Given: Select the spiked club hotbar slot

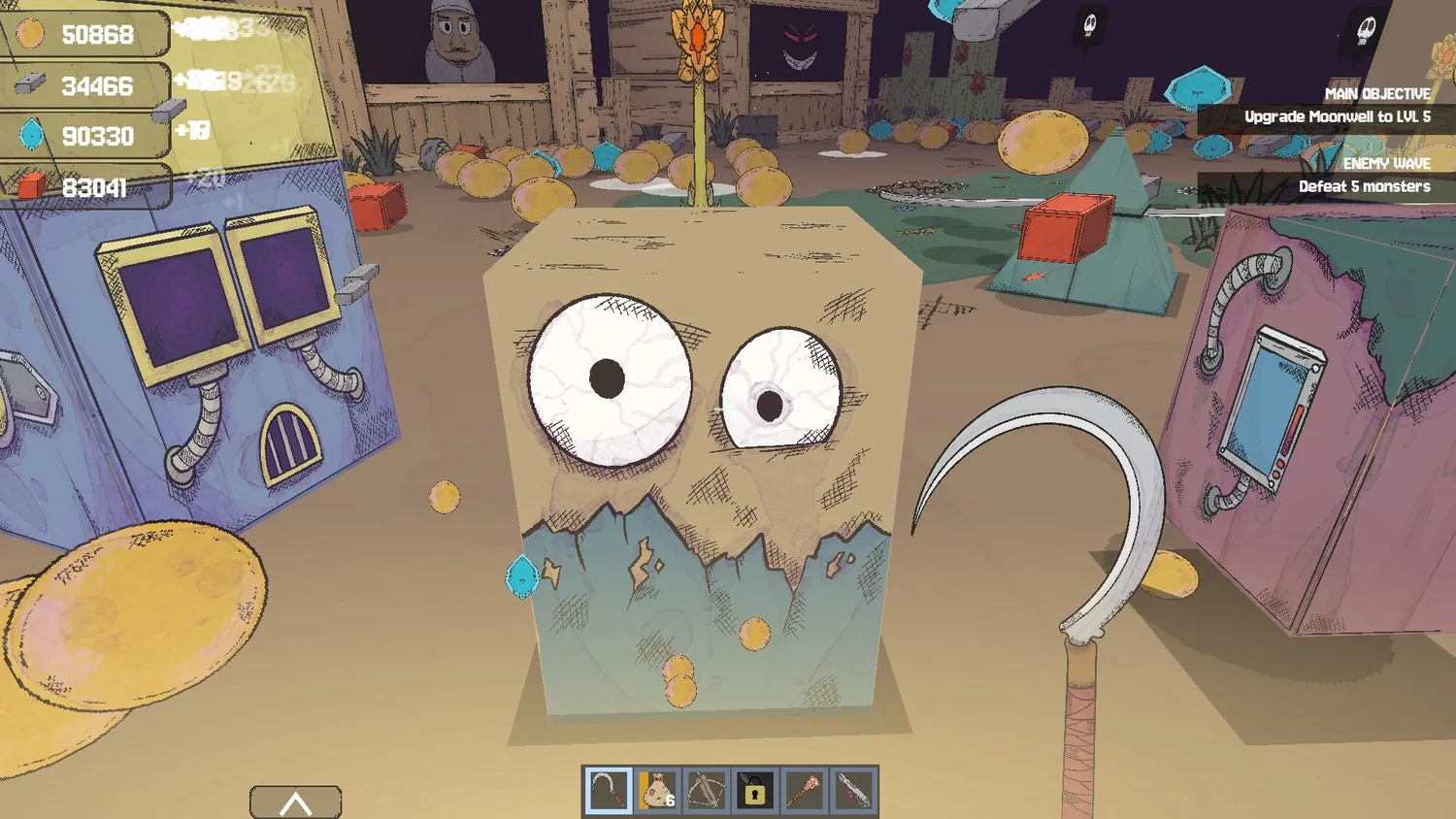Looking at the screenshot, I should (x=804, y=792).
